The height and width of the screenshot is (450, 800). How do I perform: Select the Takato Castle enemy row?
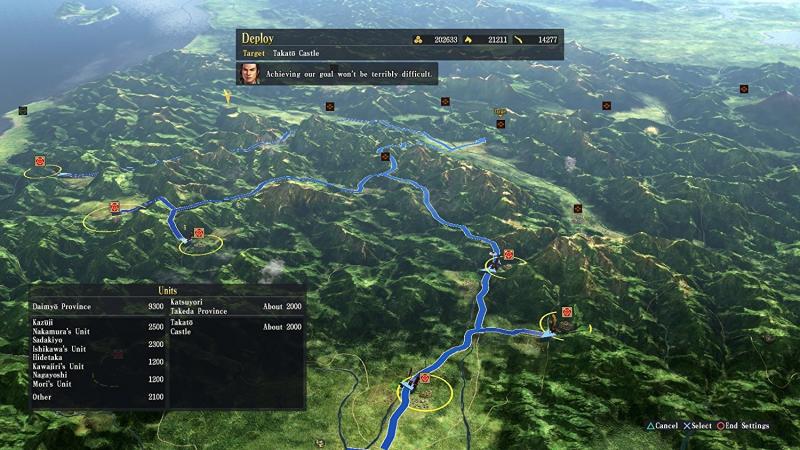pyautogui.click(x=236, y=327)
